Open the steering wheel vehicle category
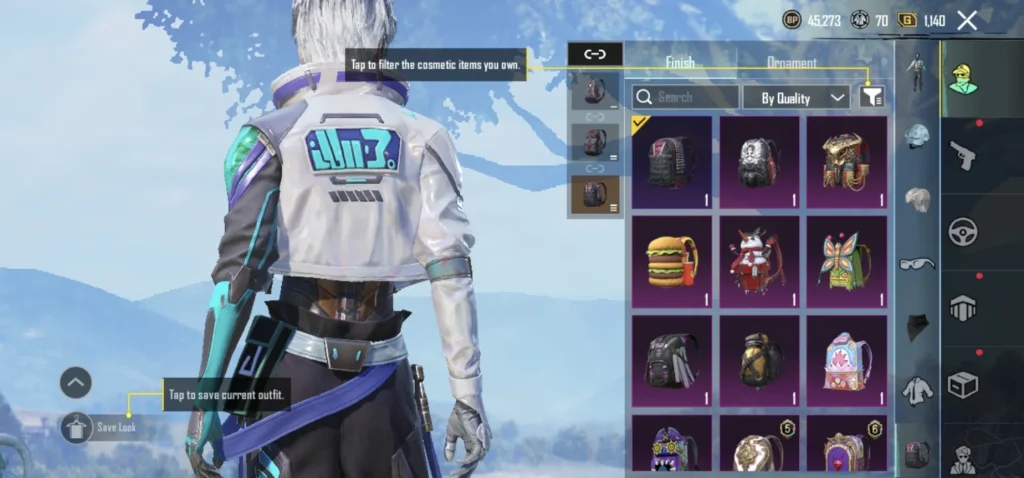This screenshot has width=1024, height=478. click(962, 231)
